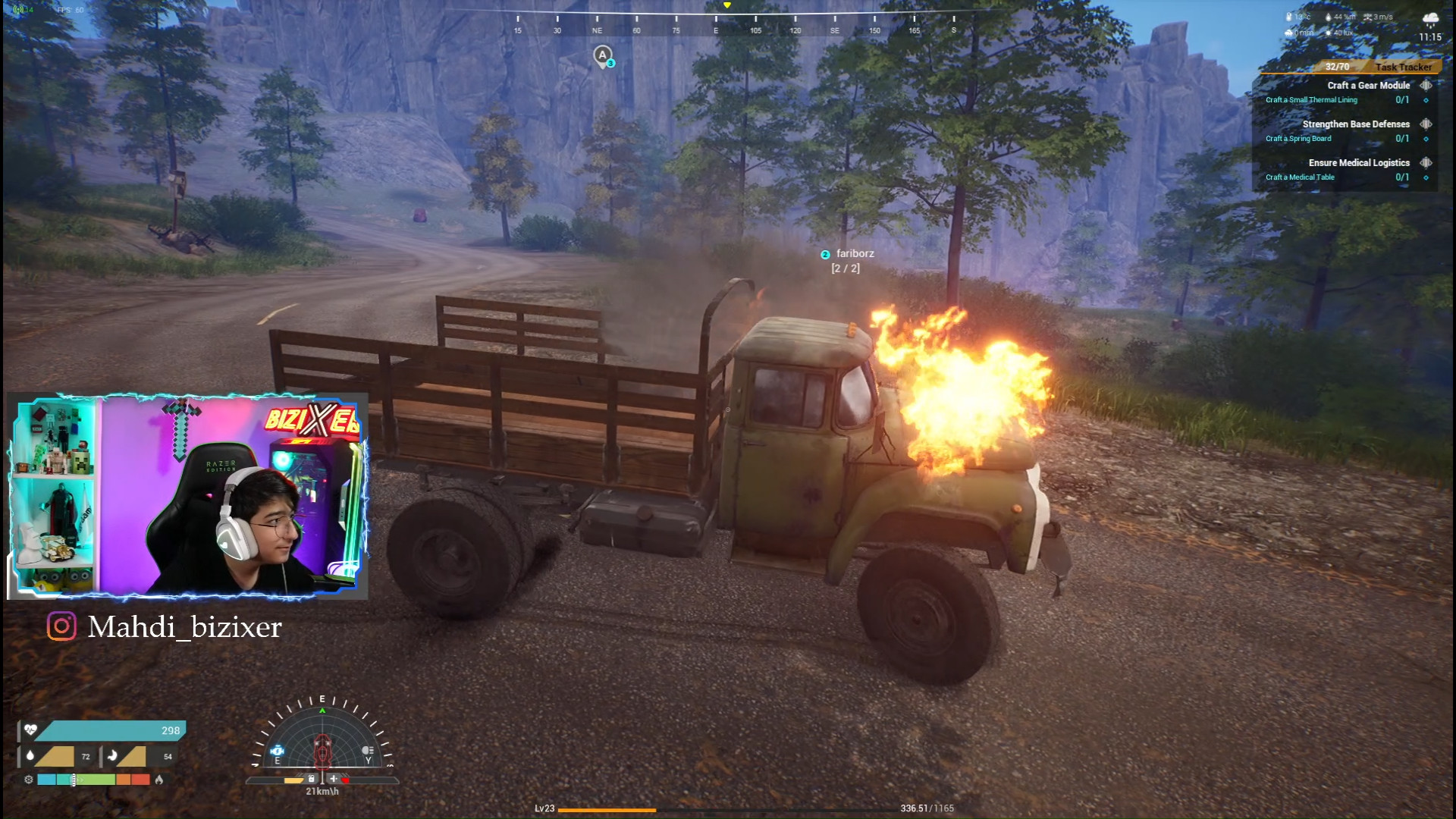Open the Task Tracker header
This screenshot has height=819, width=1456.
[x=1403, y=67]
